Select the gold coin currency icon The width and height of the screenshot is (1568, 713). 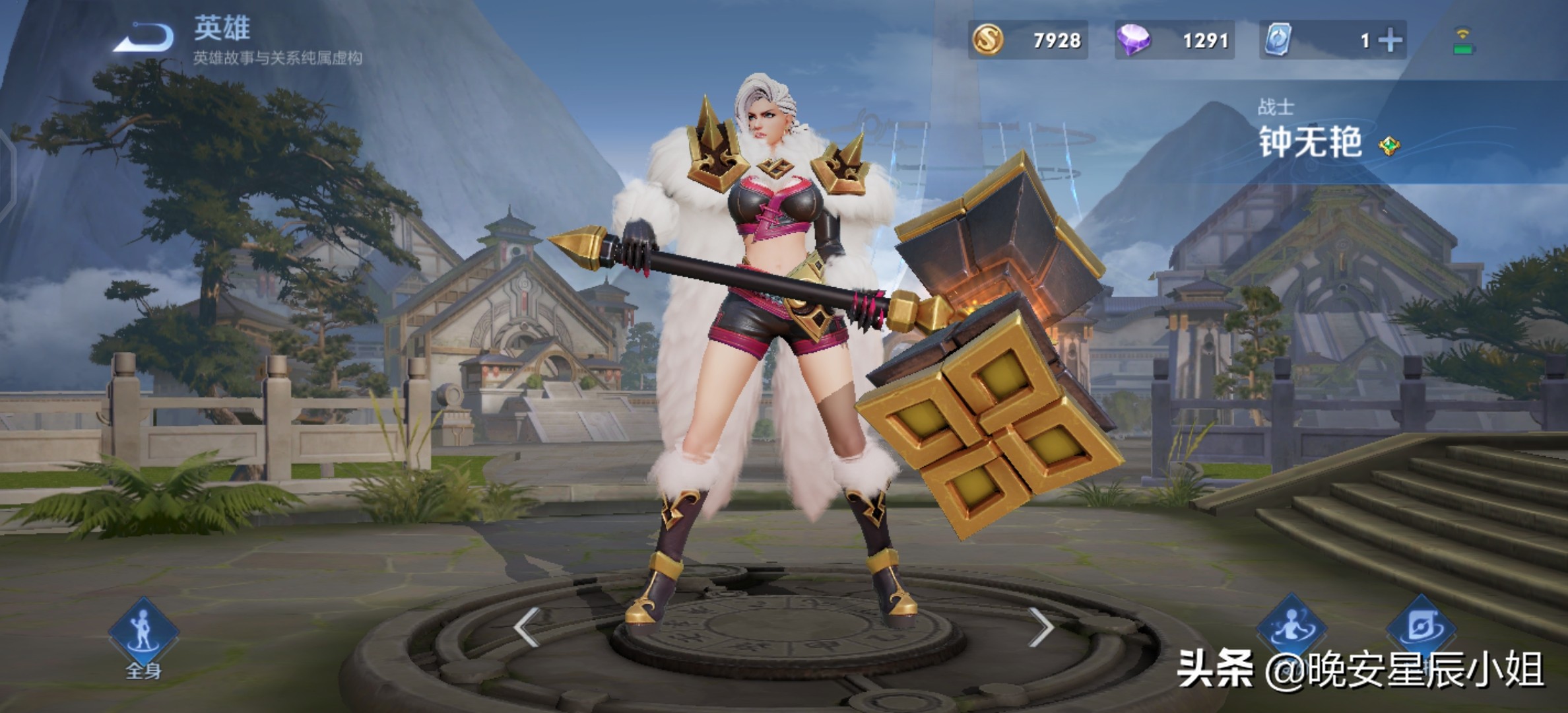pos(988,40)
